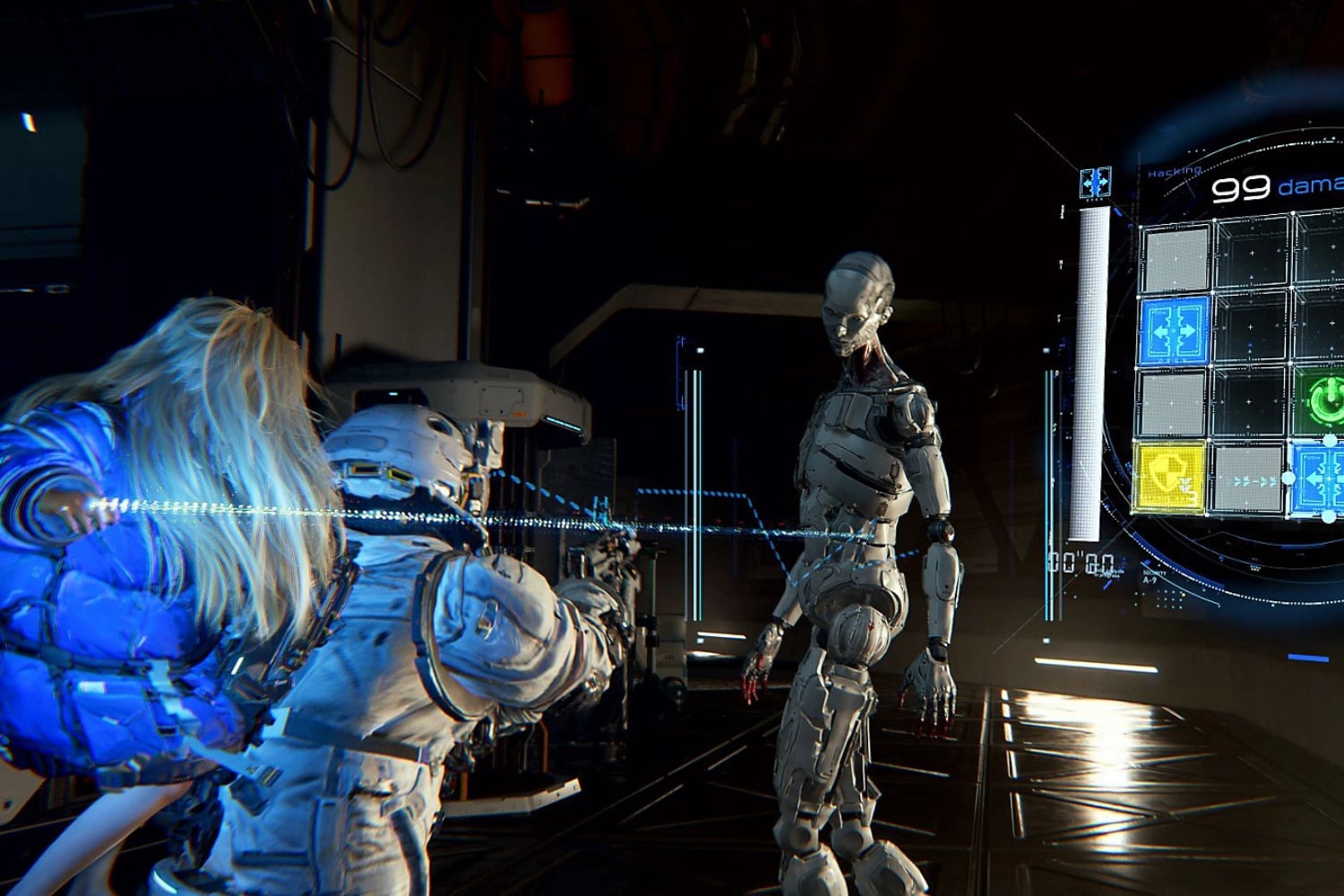Click the highlighted blue tile with cursor nodes

coord(1318,478)
